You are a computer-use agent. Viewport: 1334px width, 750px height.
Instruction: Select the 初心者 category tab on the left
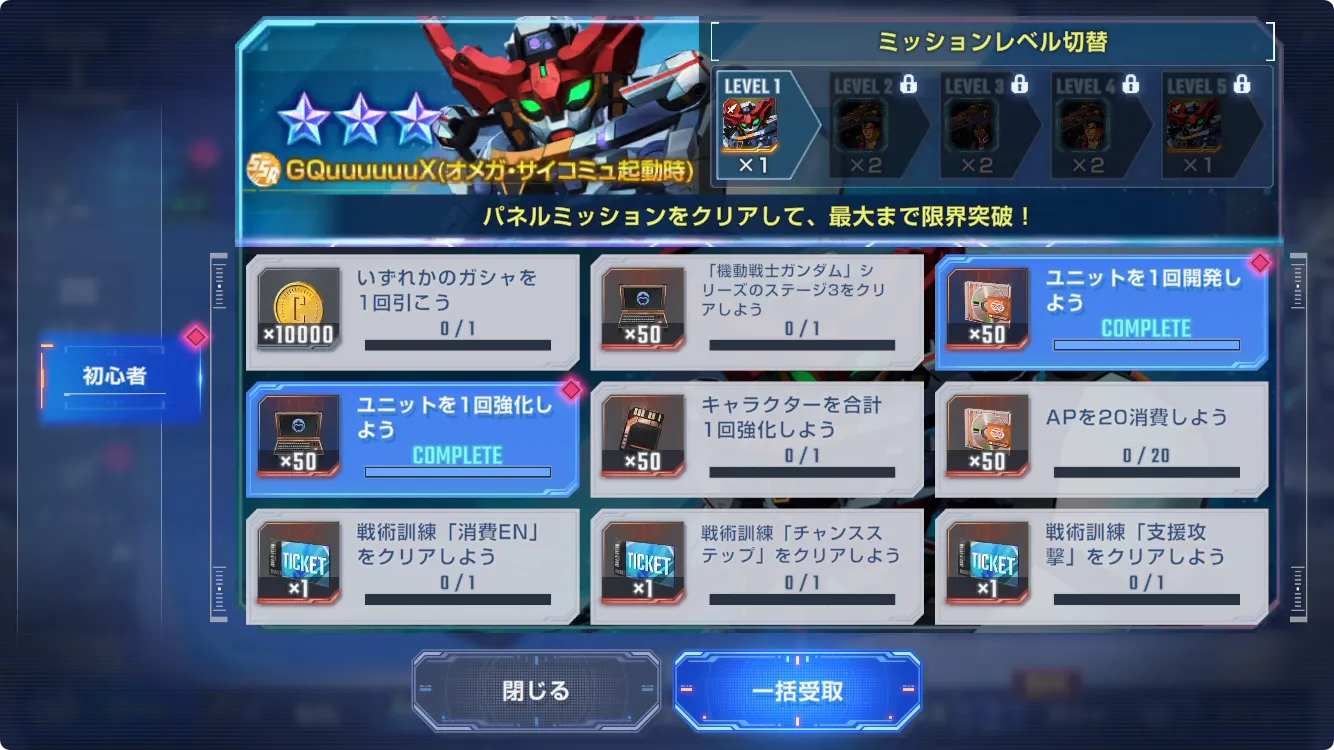point(116,374)
